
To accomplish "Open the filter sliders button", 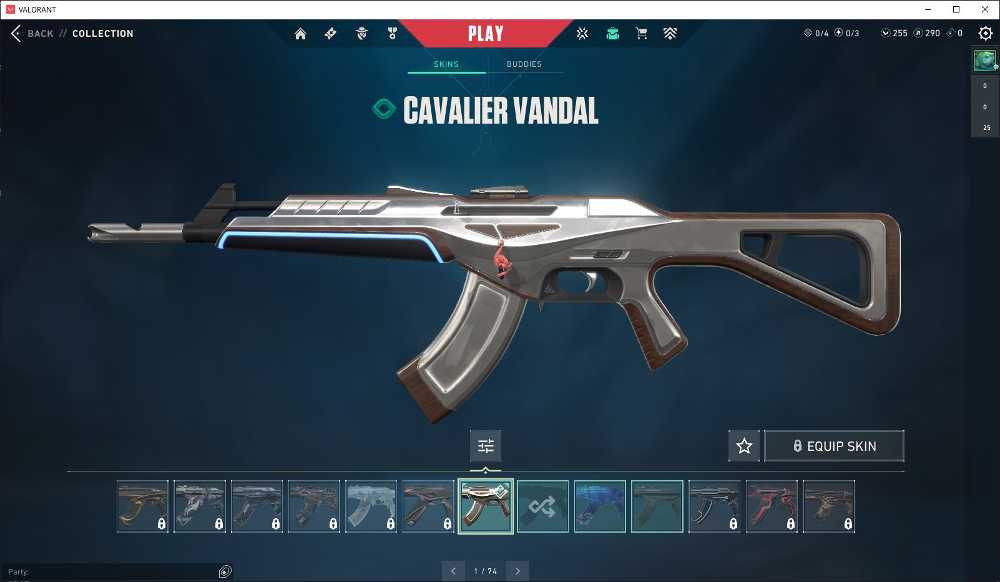I will (x=486, y=446).
